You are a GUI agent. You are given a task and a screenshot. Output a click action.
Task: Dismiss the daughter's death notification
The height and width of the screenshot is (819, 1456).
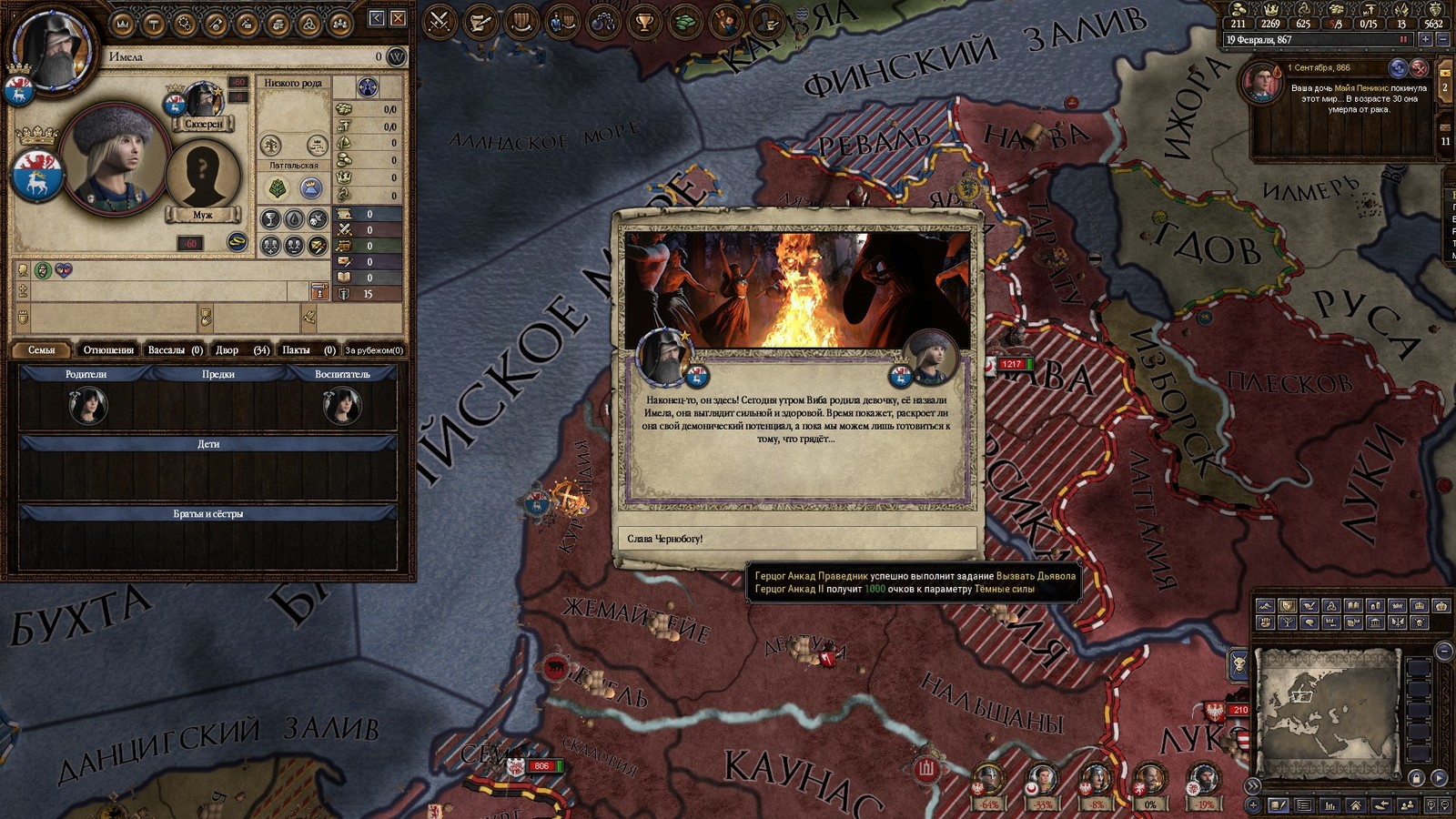click(x=1419, y=68)
